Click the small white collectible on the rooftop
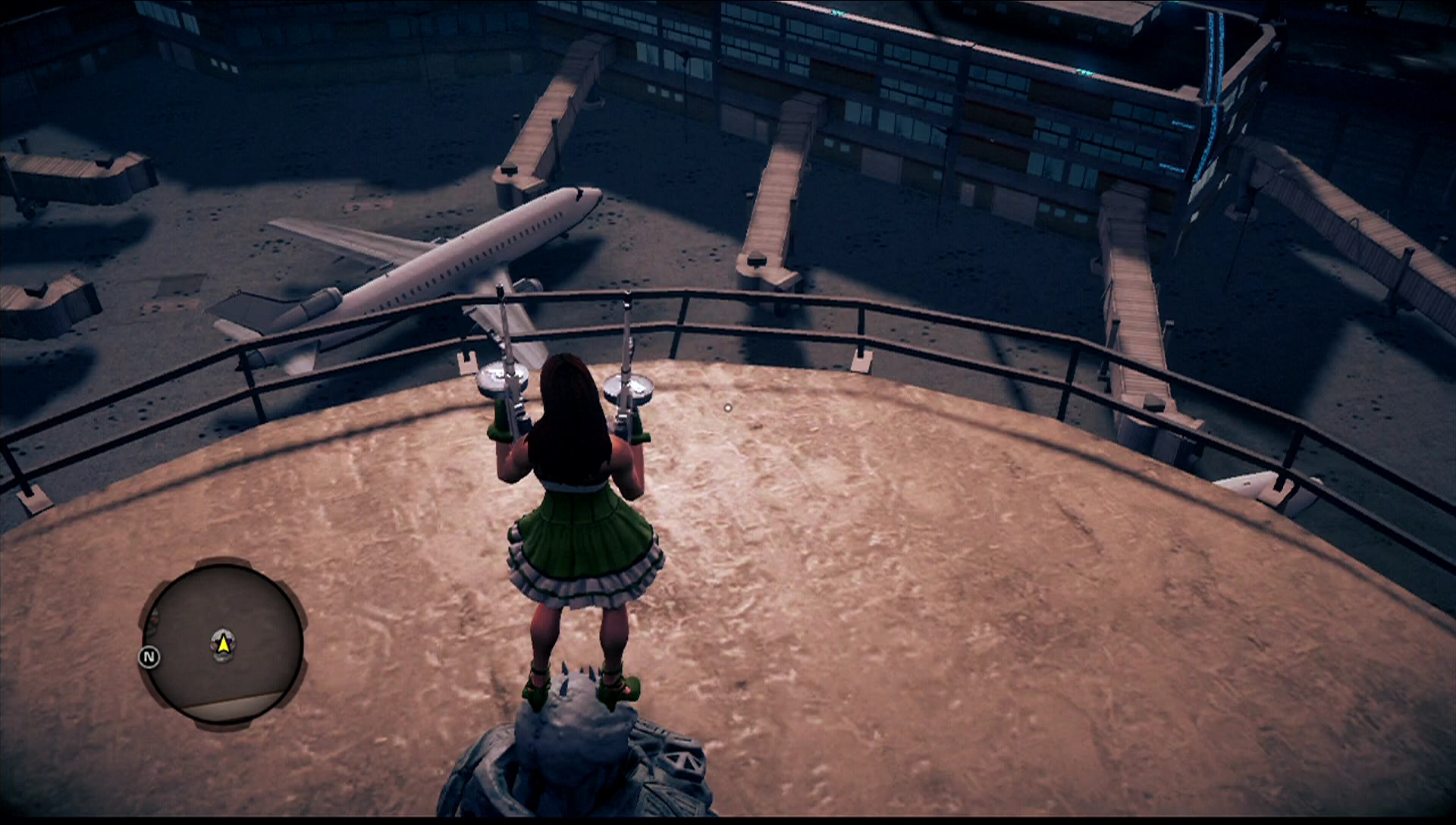 pyautogui.click(x=726, y=408)
